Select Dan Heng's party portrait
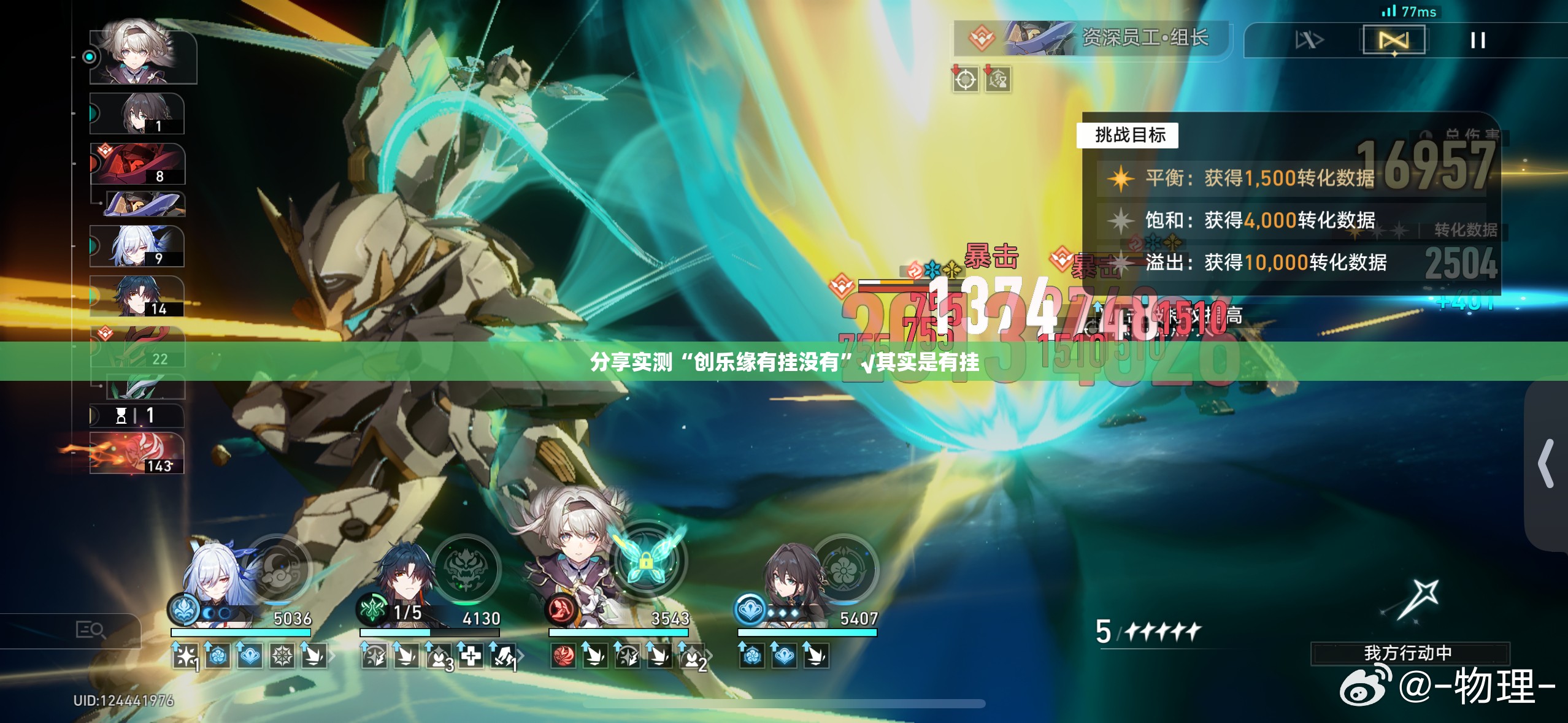This screenshot has width=1568, height=723. (403, 580)
